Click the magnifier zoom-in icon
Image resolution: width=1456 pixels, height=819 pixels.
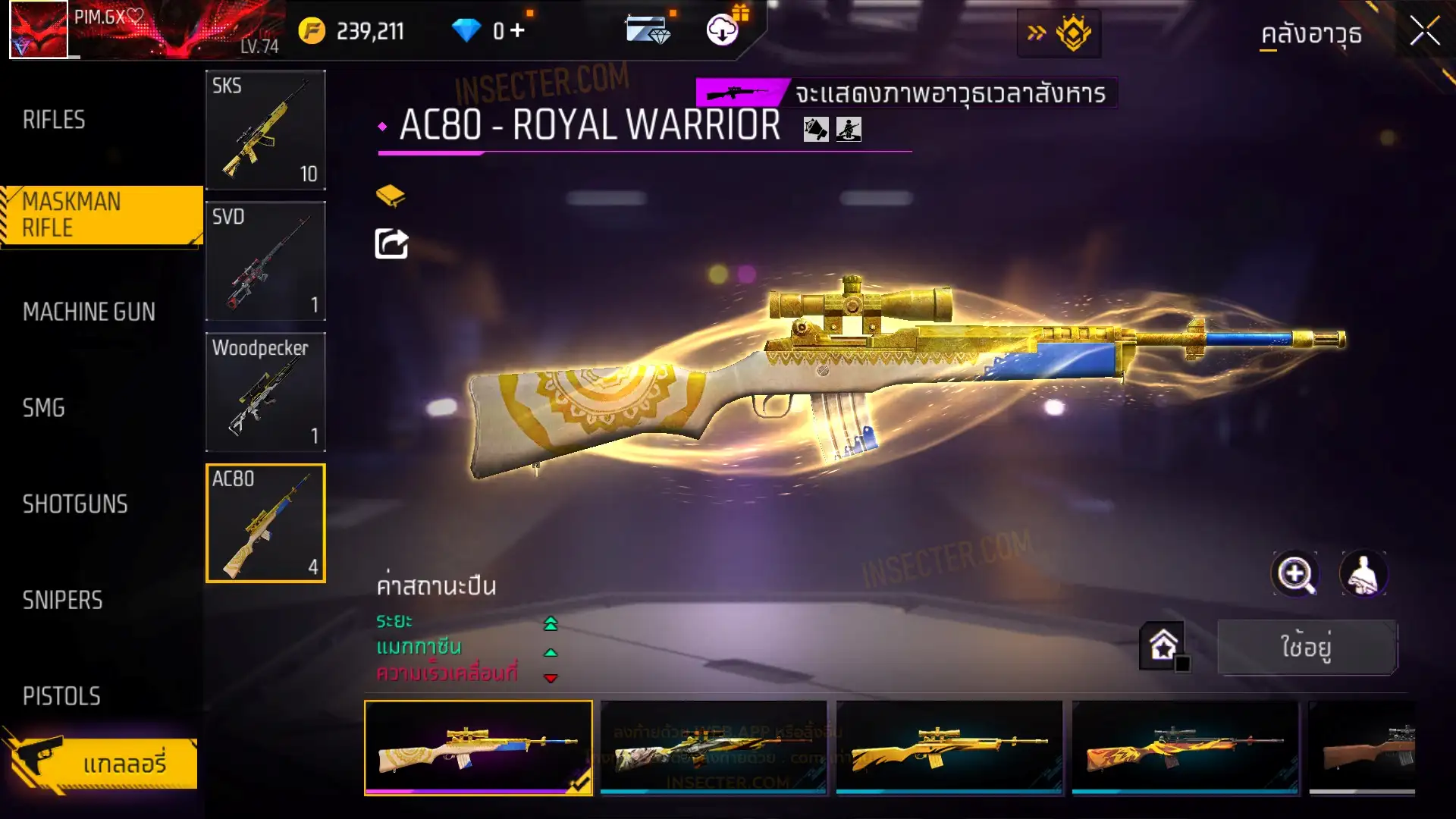(x=1295, y=574)
